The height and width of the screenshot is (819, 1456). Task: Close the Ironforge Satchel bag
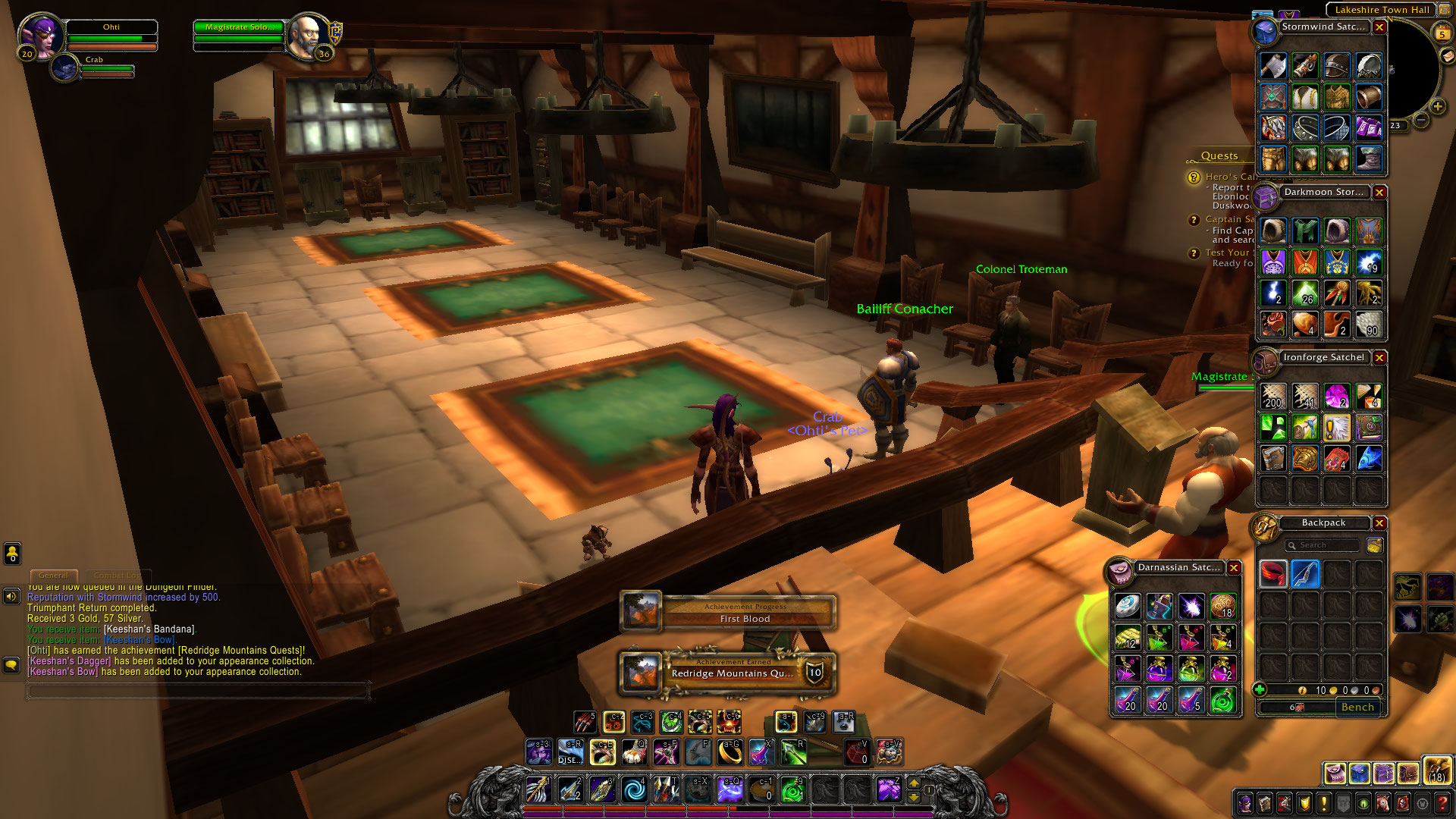pyautogui.click(x=1379, y=358)
